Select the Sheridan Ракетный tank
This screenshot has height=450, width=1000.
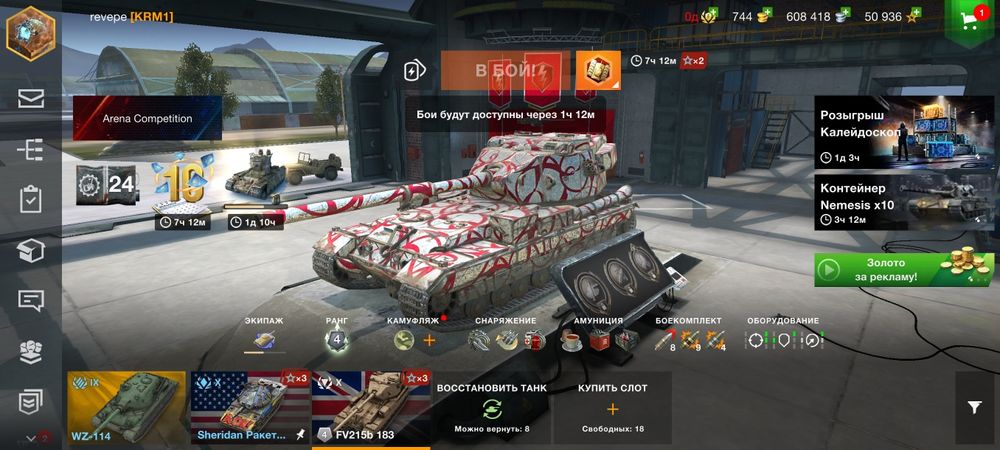(249, 409)
